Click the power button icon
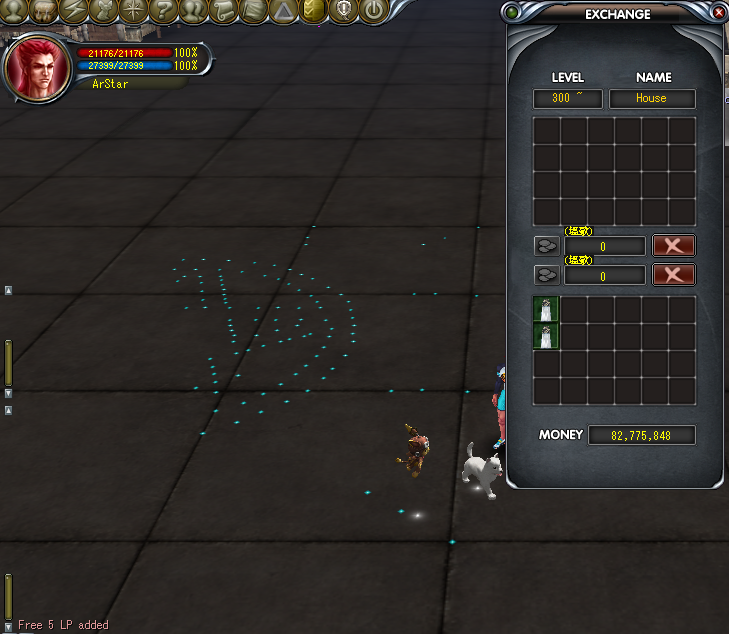This screenshot has width=729, height=634. pos(373,11)
